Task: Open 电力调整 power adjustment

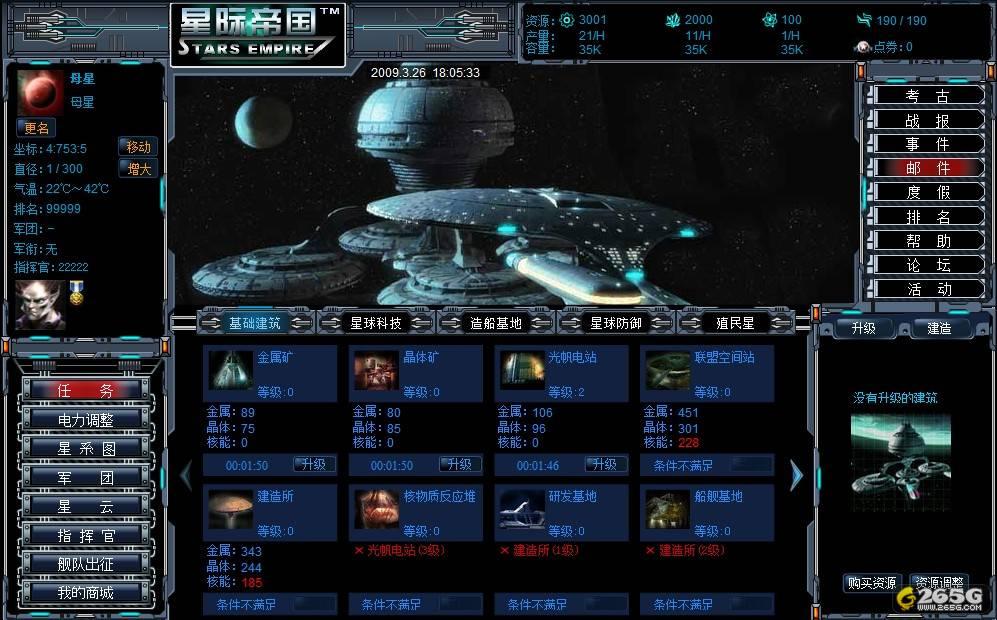Action: (x=85, y=419)
